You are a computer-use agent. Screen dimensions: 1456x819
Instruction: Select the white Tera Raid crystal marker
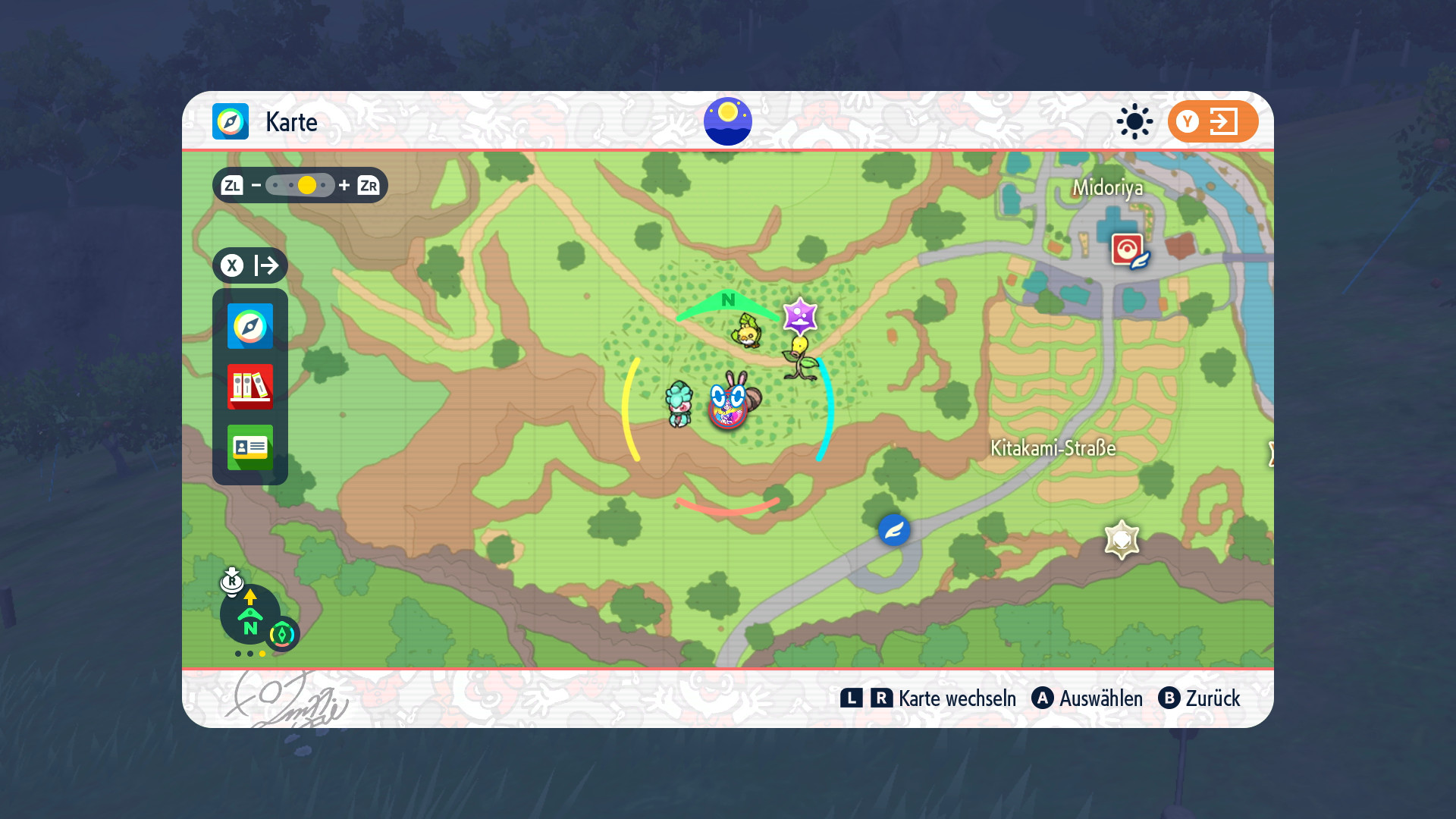pos(1122,540)
